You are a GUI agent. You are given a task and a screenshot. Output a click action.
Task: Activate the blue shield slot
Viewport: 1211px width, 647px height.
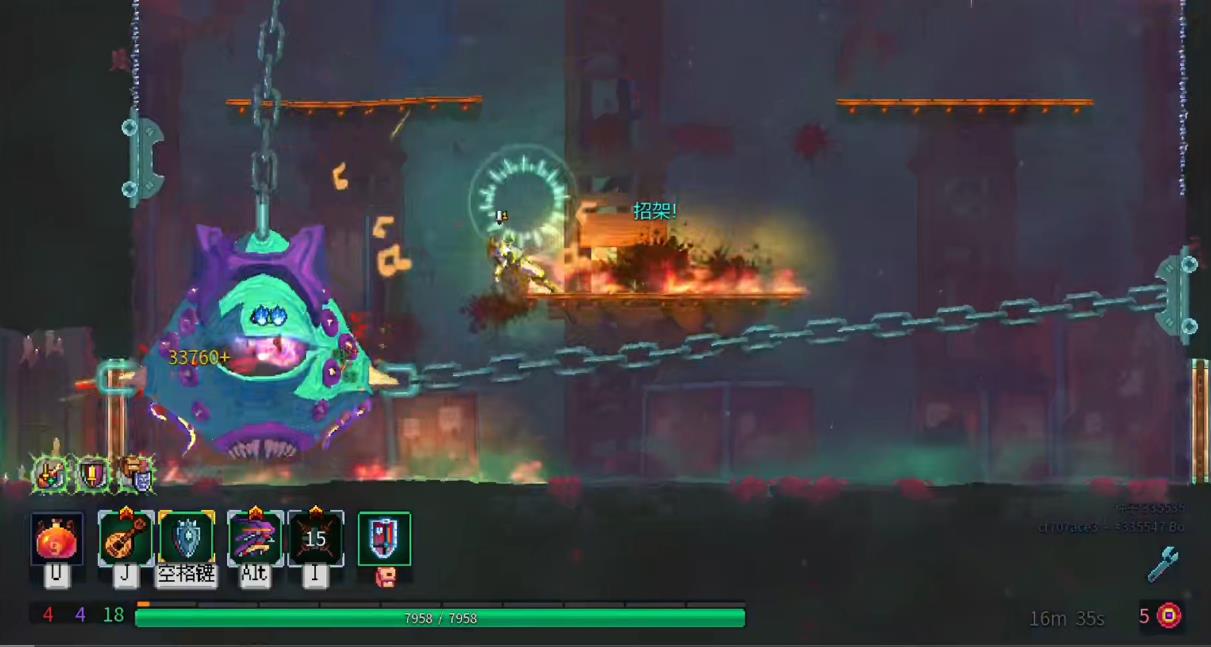tap(187, 540)
